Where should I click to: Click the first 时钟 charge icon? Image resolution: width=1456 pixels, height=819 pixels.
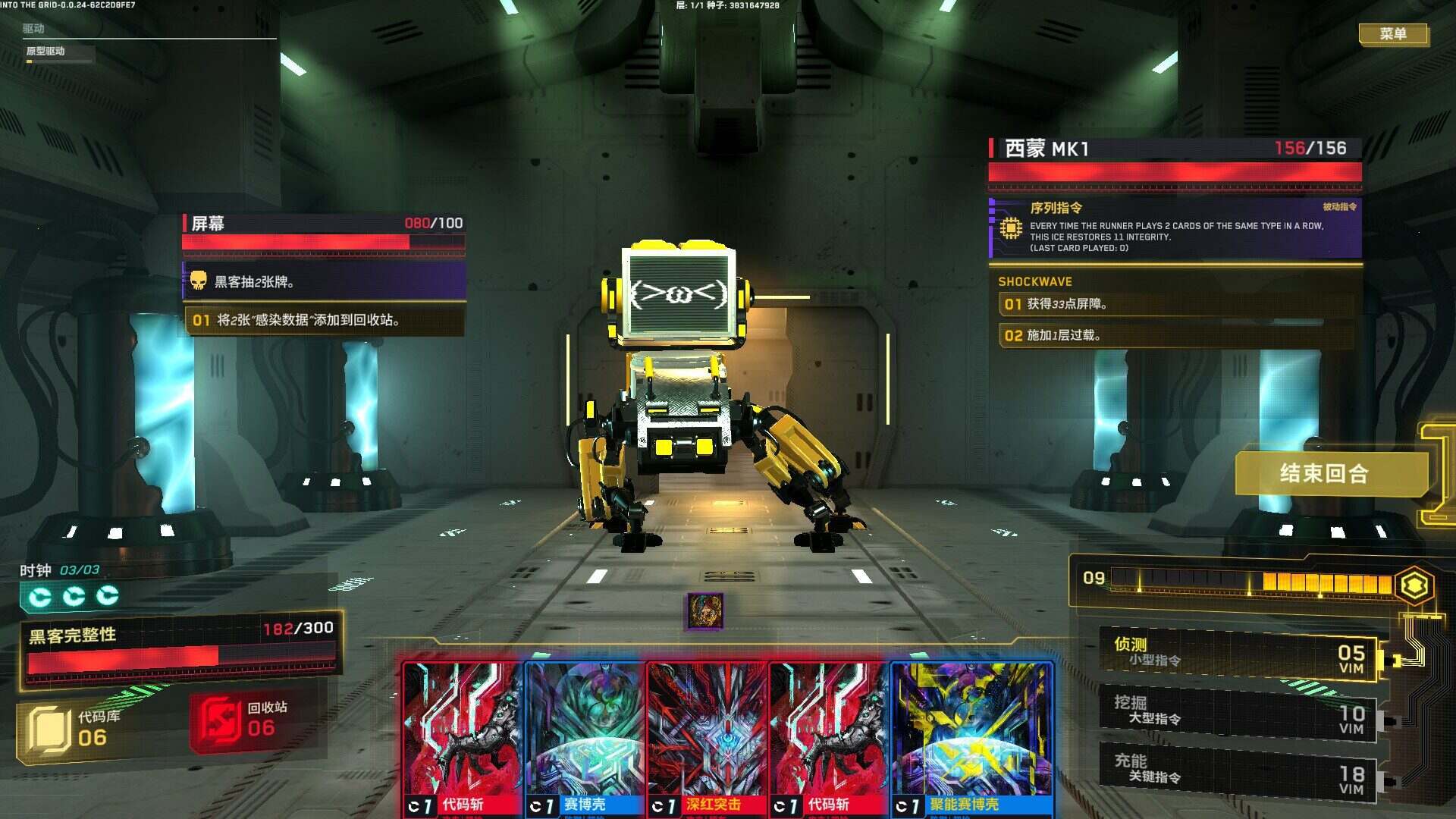tap(39, 595)
